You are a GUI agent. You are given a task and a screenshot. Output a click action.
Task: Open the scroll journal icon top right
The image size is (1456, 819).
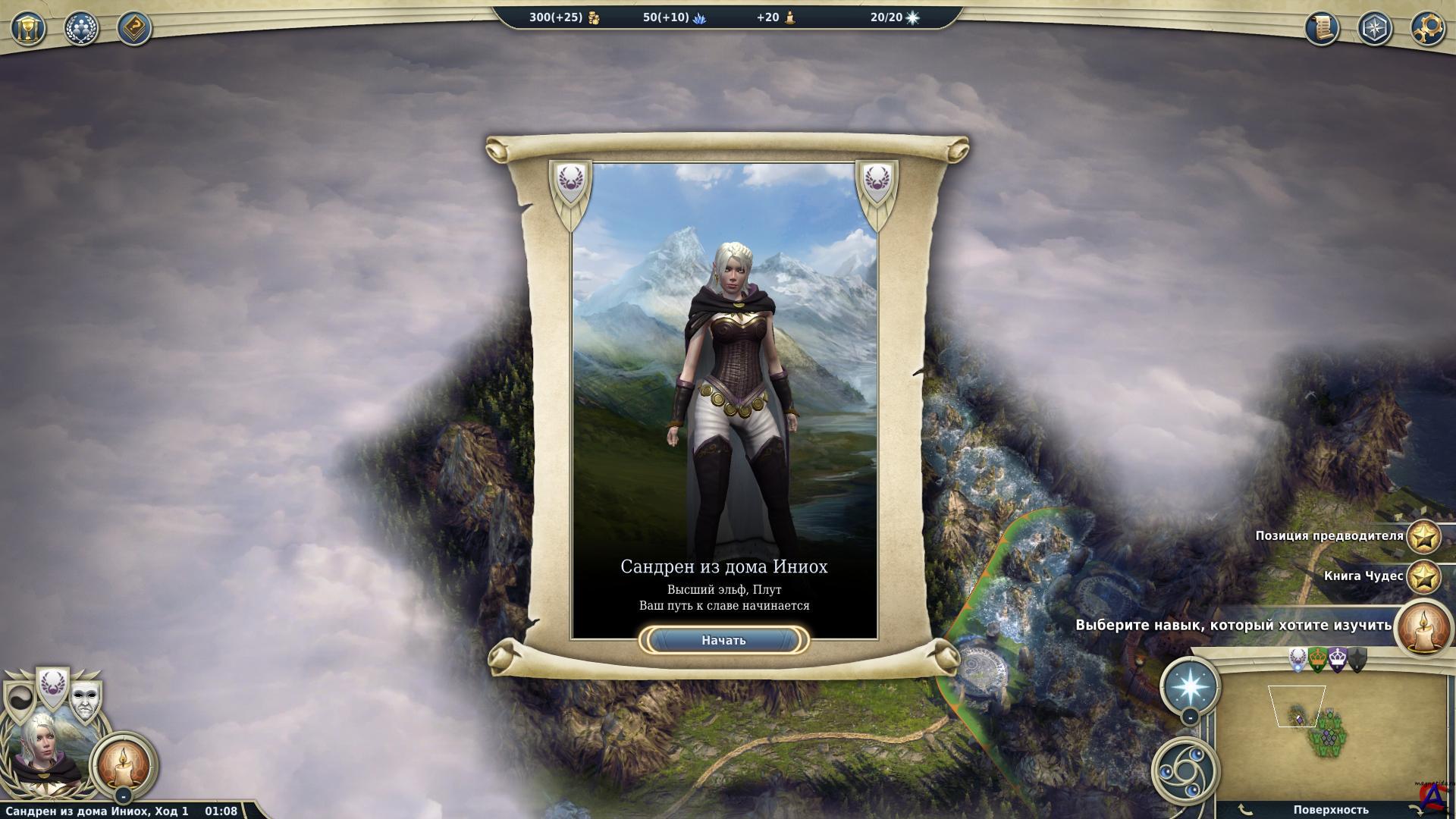pyautogui.click(x=1322, y=29)
